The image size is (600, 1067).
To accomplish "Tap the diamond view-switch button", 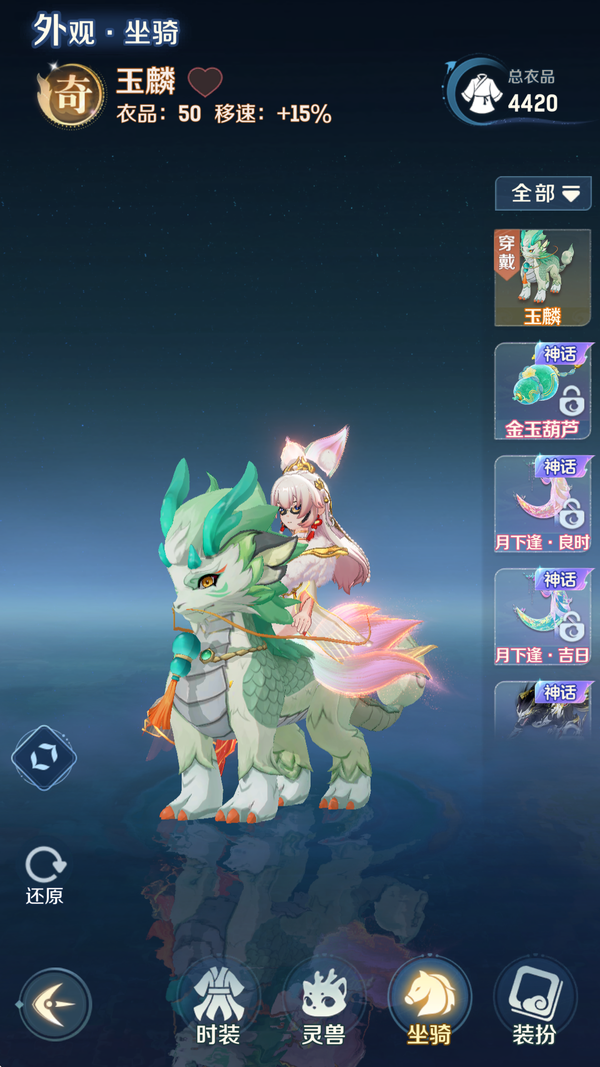I will (x=44, y=757).
